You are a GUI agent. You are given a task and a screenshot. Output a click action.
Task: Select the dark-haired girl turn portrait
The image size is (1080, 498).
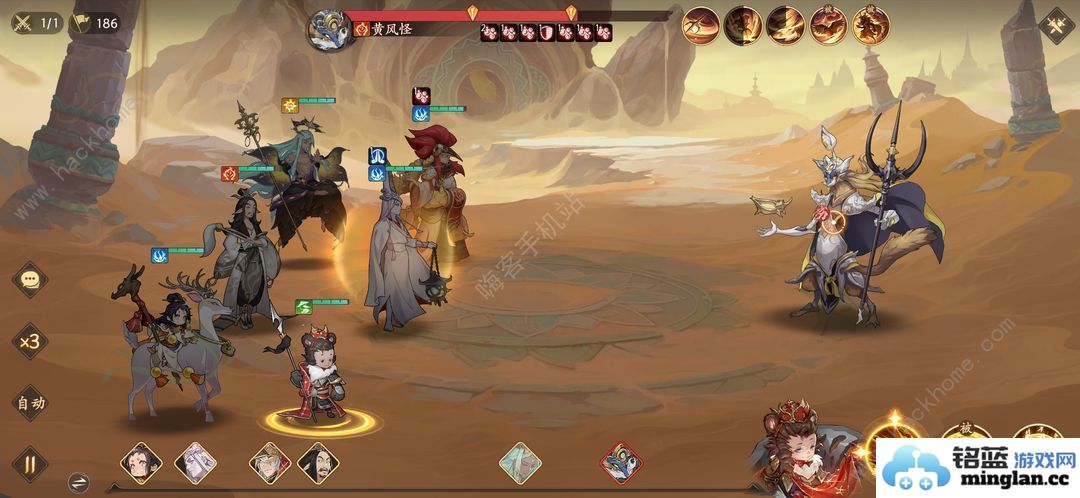141,463
